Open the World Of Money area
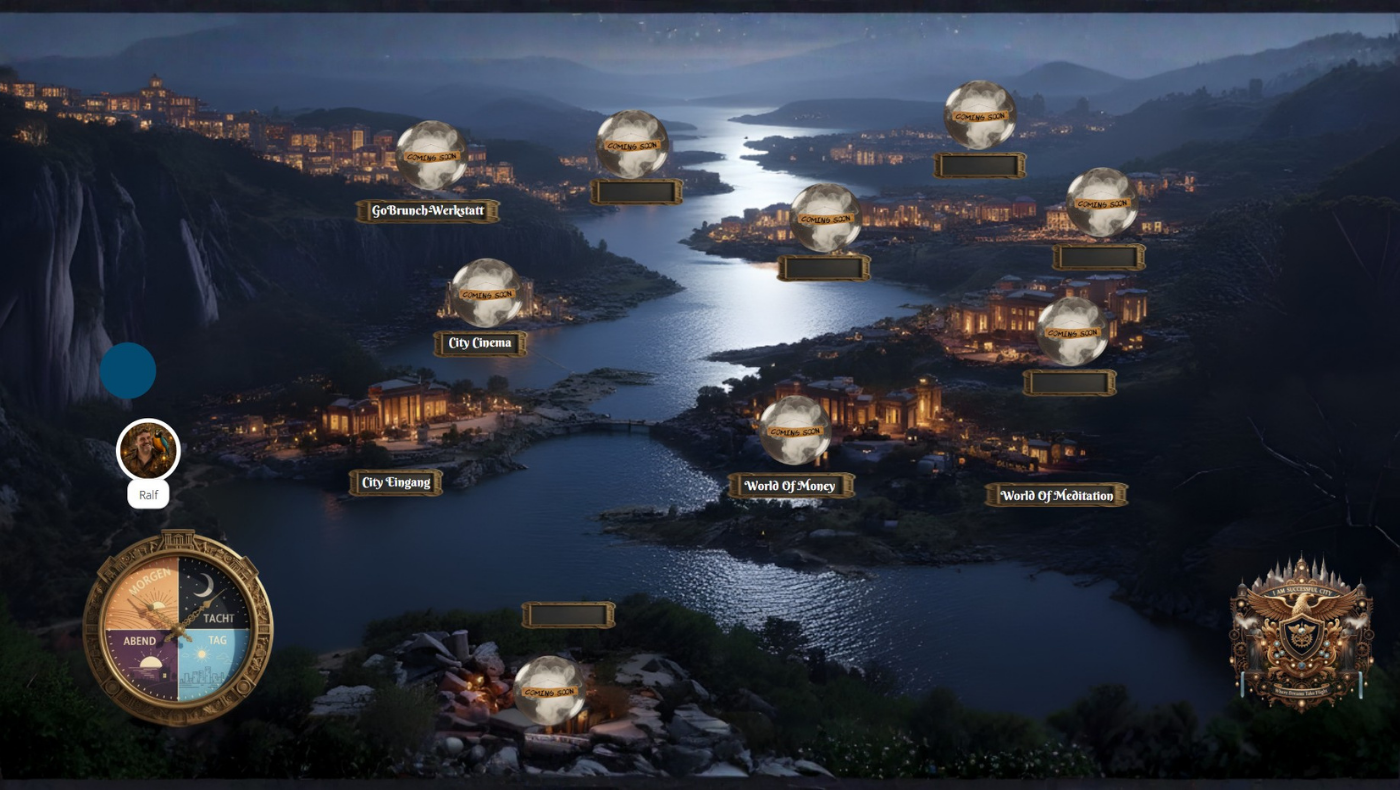The height and width of the screenshot is (790, 1400). pos(790,486)
